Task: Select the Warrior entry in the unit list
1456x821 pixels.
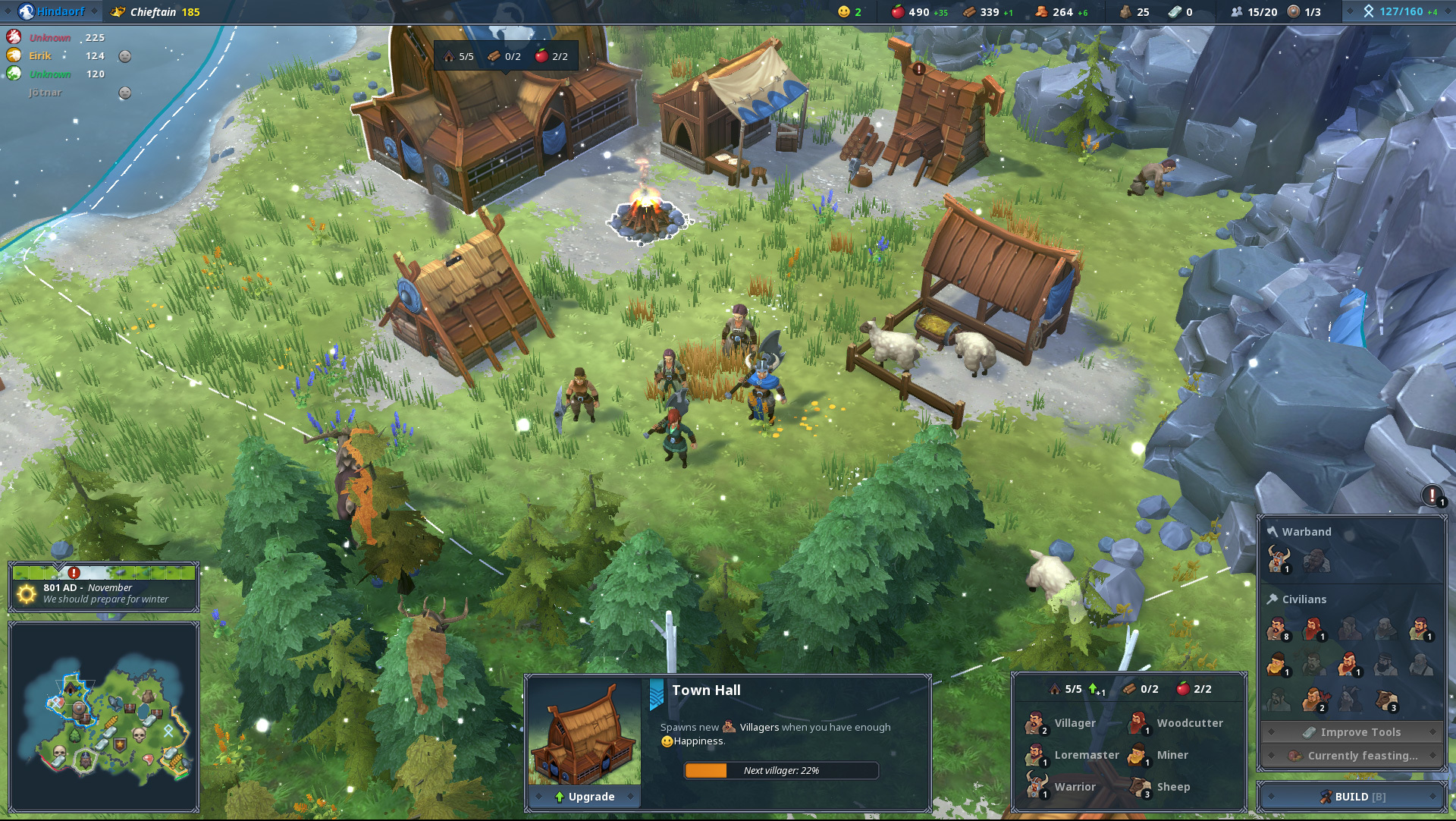Action: tap(1063, 788)
